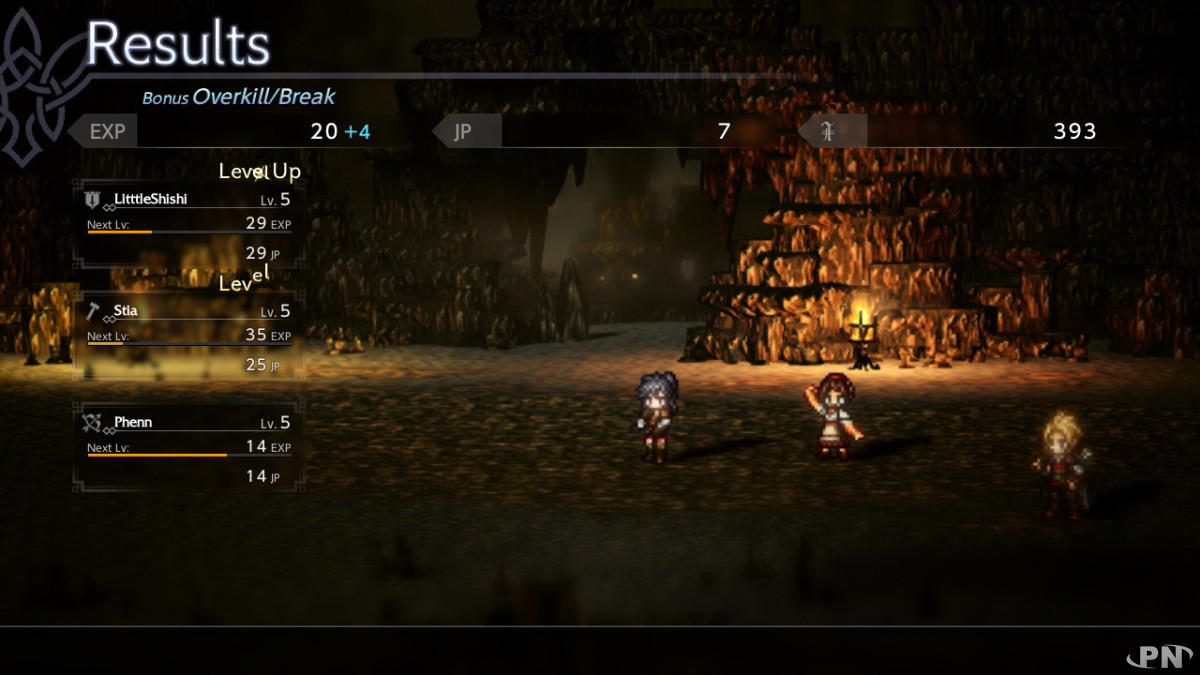Viewport: 1200px width, 675px height.
Task: Select Stia's result panel
Action: (188, 337)
